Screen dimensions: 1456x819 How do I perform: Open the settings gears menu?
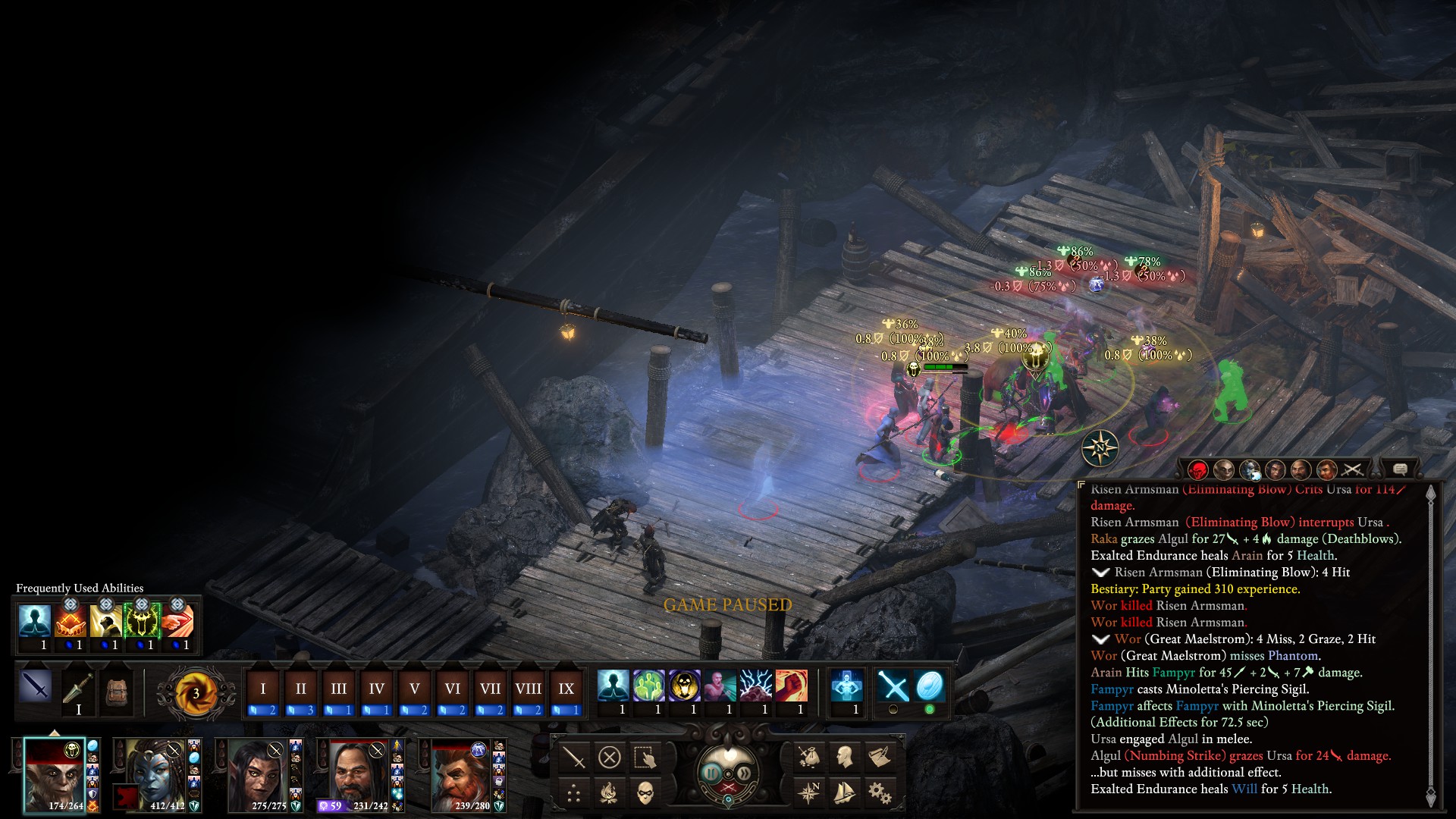tap(880, 793)
